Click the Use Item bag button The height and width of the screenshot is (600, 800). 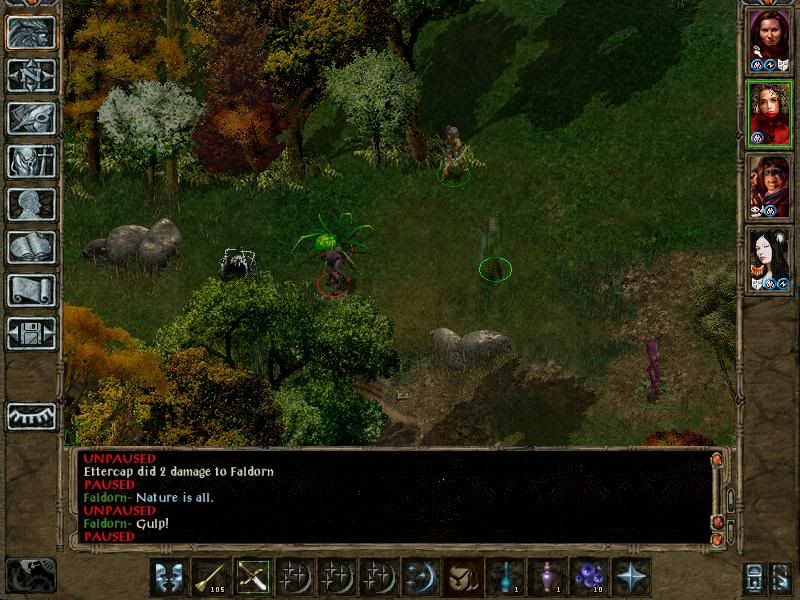[x=461, y=577]
